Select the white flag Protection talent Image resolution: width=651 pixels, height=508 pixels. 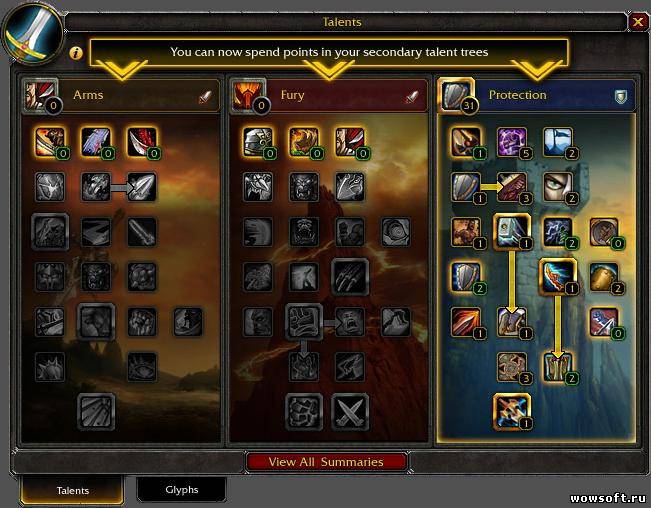pos(558,141)
